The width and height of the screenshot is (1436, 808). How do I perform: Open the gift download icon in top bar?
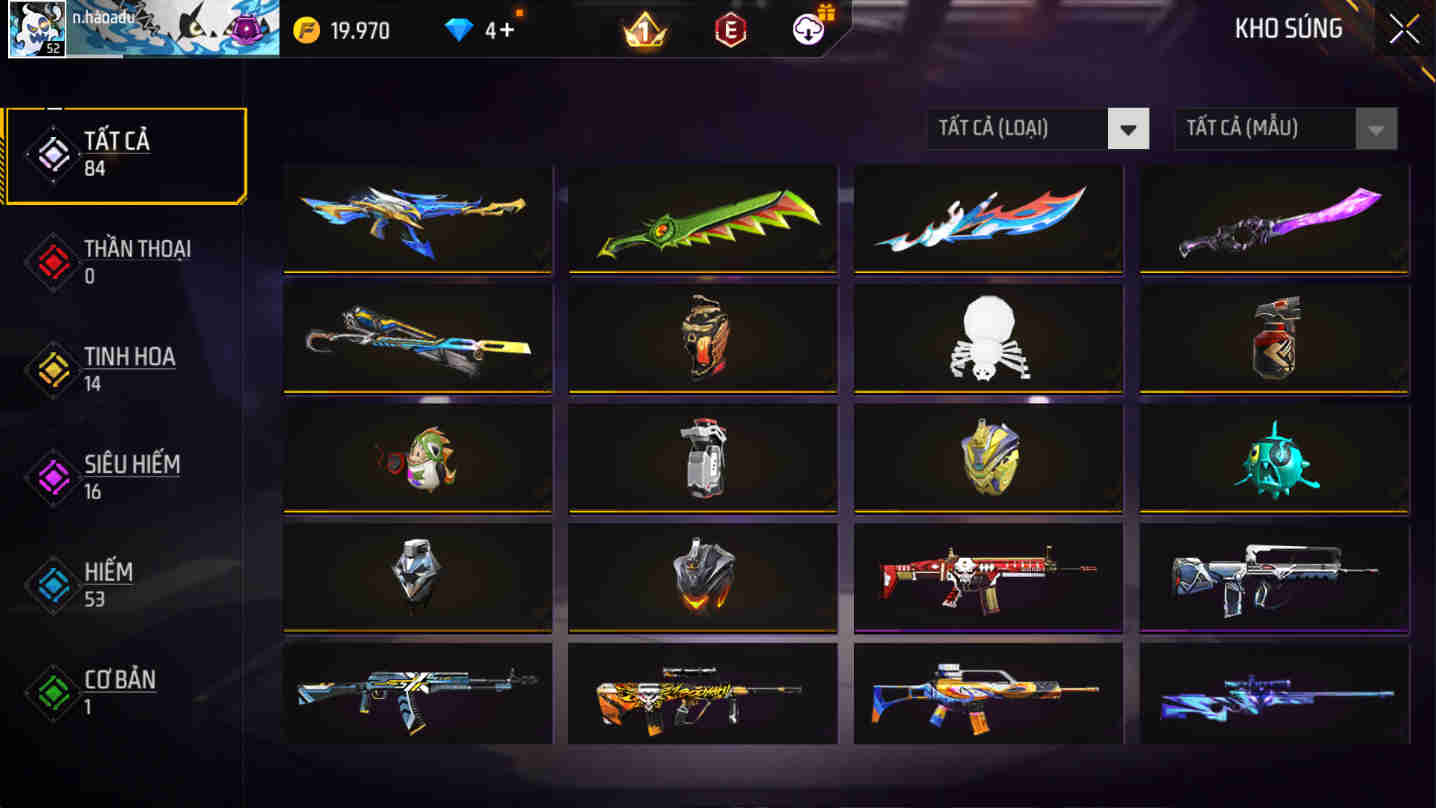click(806, 30)
